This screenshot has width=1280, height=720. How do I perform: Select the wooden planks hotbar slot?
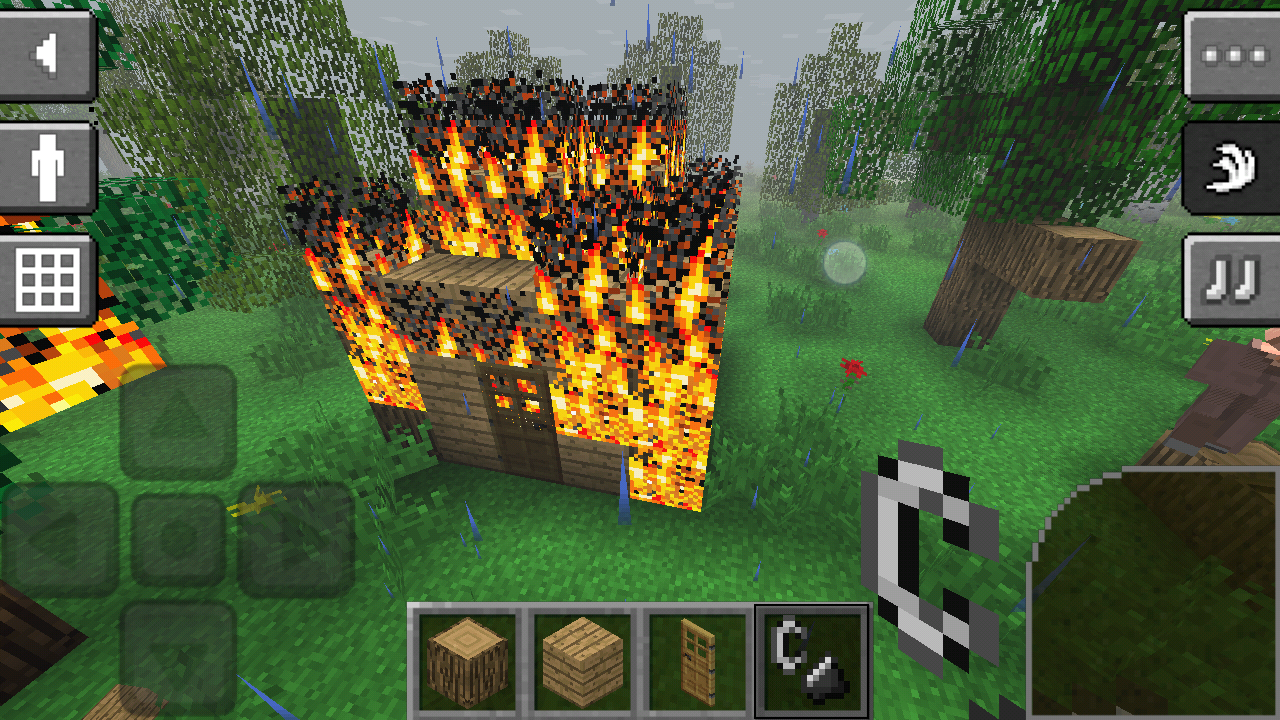pos(583,662)
